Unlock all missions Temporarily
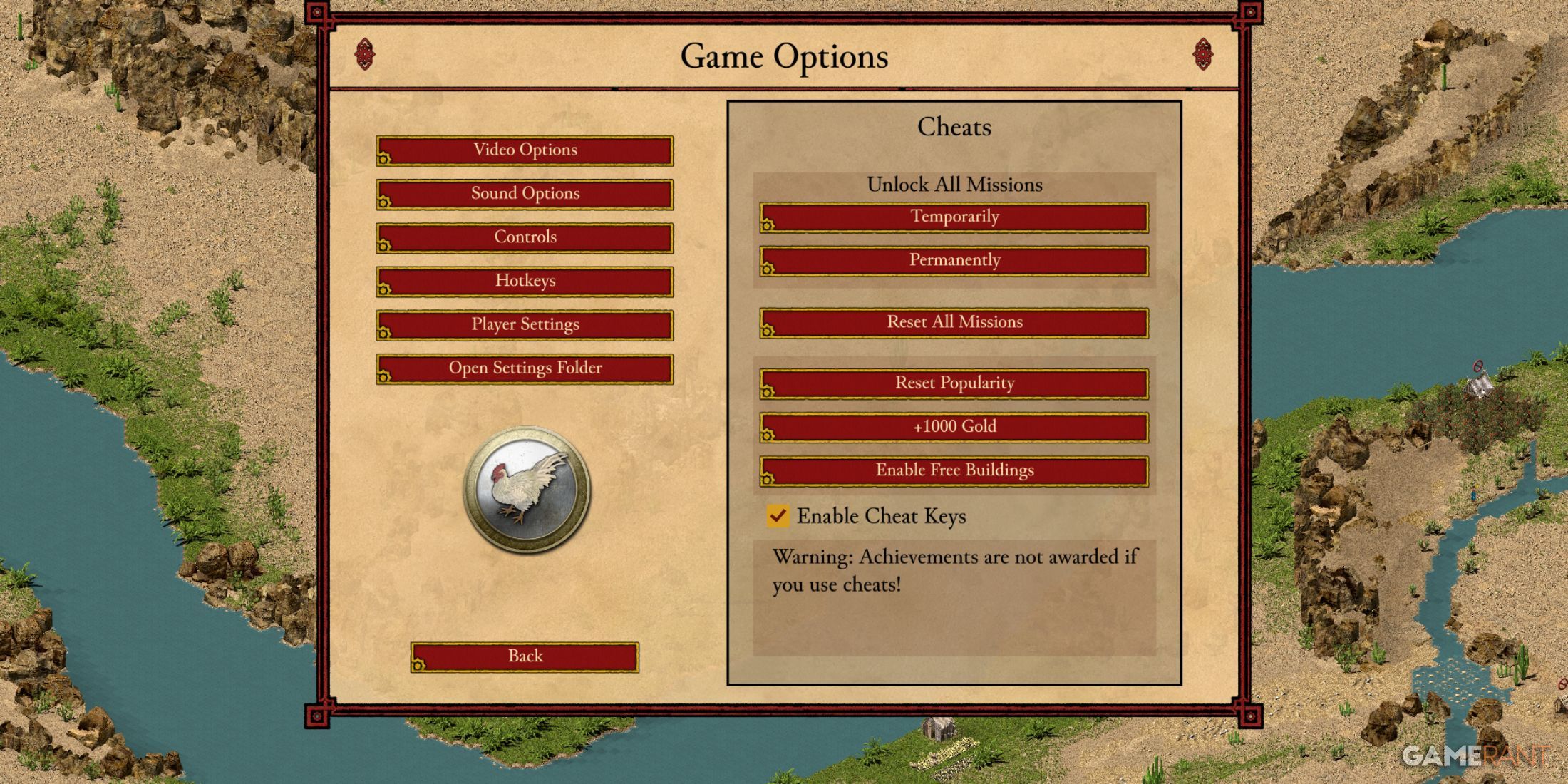The width and height of the screenshot is (1568, 784). pos(954,217)
